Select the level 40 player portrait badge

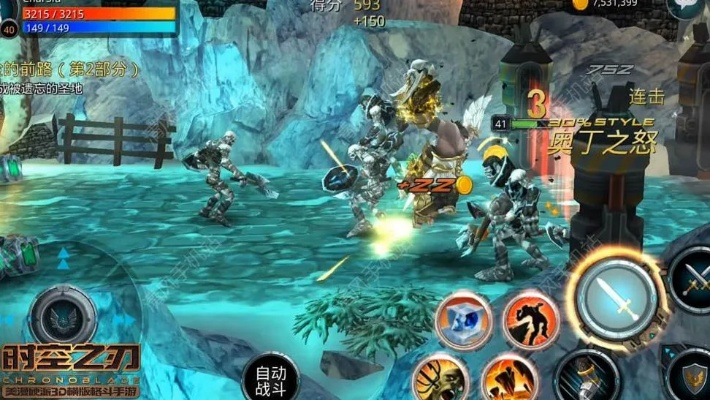tap(9, 29)
